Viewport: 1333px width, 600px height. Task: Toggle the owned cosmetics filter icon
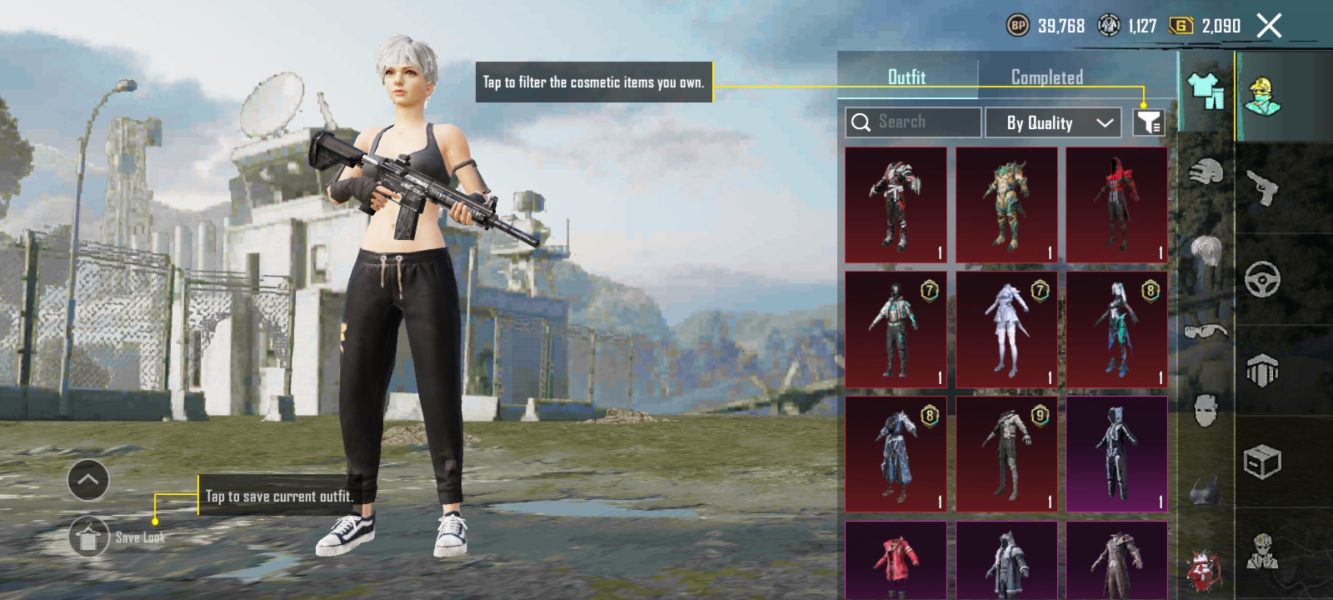click(x=1148, y=123)
